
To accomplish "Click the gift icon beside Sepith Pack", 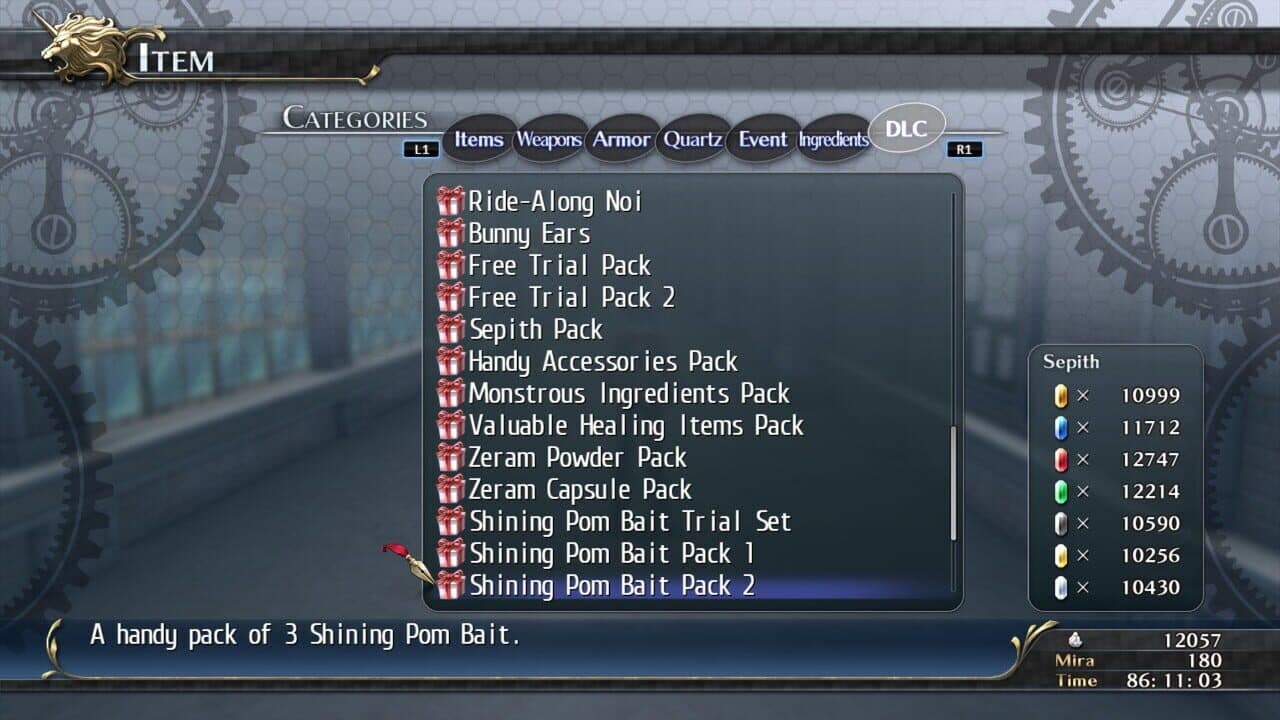I will [x=452, y=329].
